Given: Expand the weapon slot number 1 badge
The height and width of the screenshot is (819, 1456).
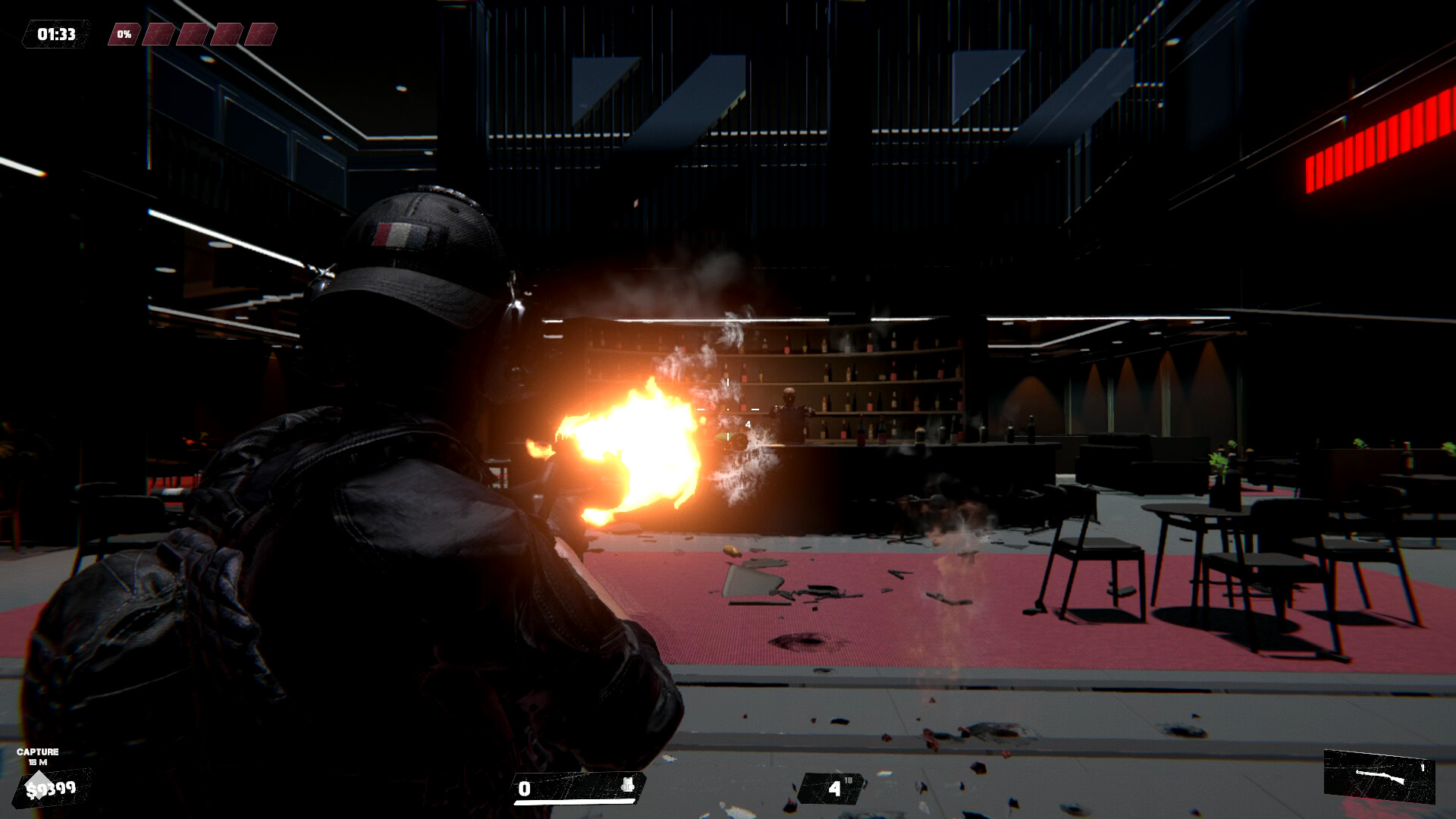Looking at the screenshot, I should click(x=1423, y=767).
